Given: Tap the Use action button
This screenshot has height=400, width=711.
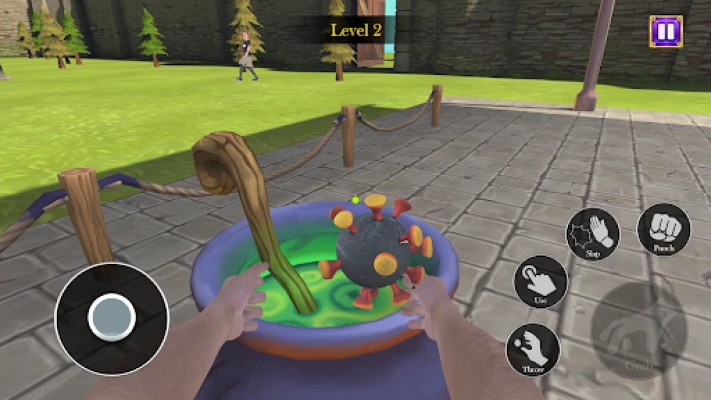Looking at the screenshot, I should (541, 283).
